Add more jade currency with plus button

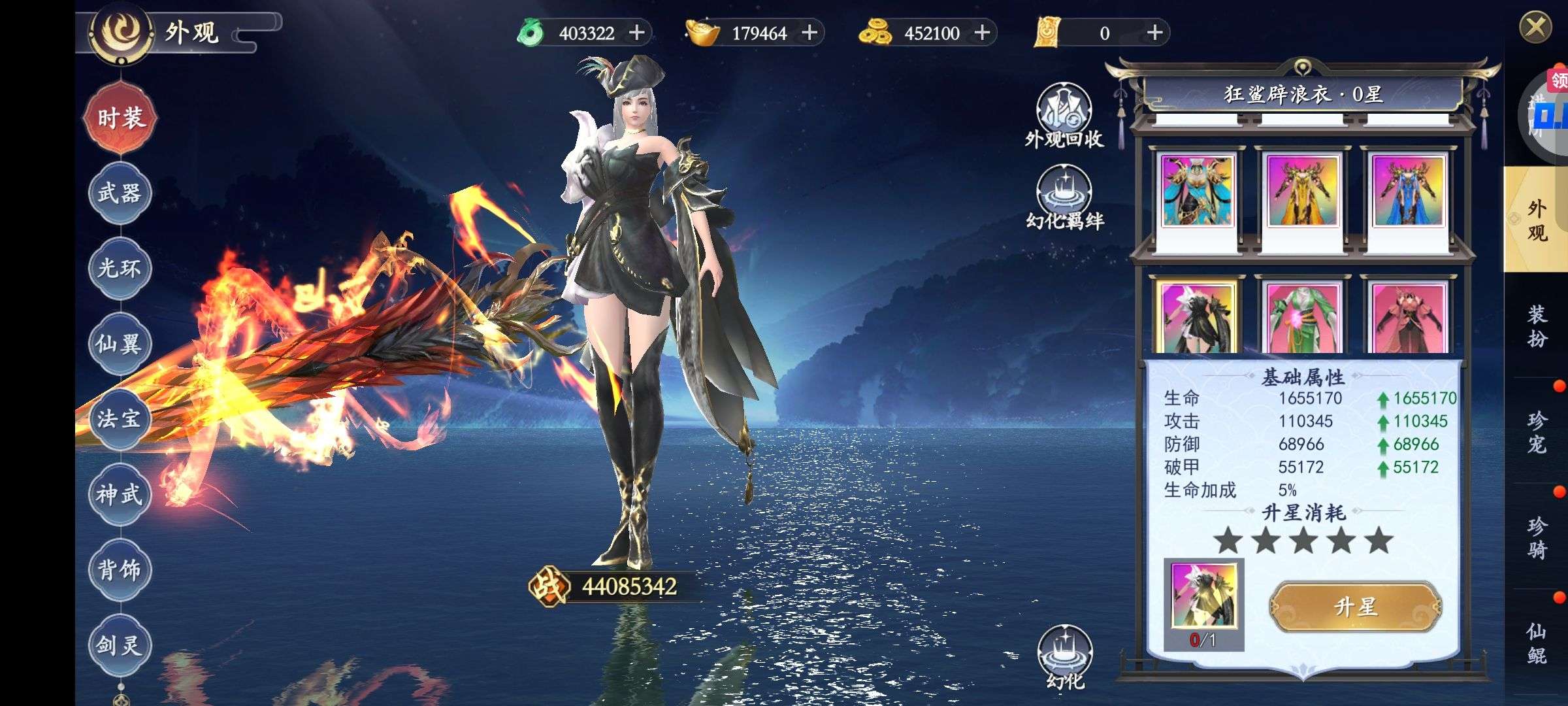(636, 33)
